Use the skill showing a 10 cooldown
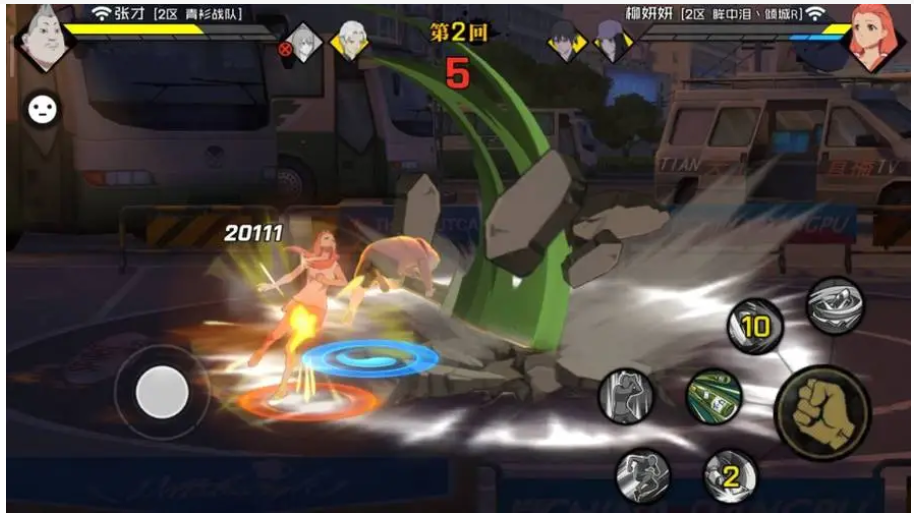Image resolution: width=914 pixels, height=517 pixels. [754, 324]
